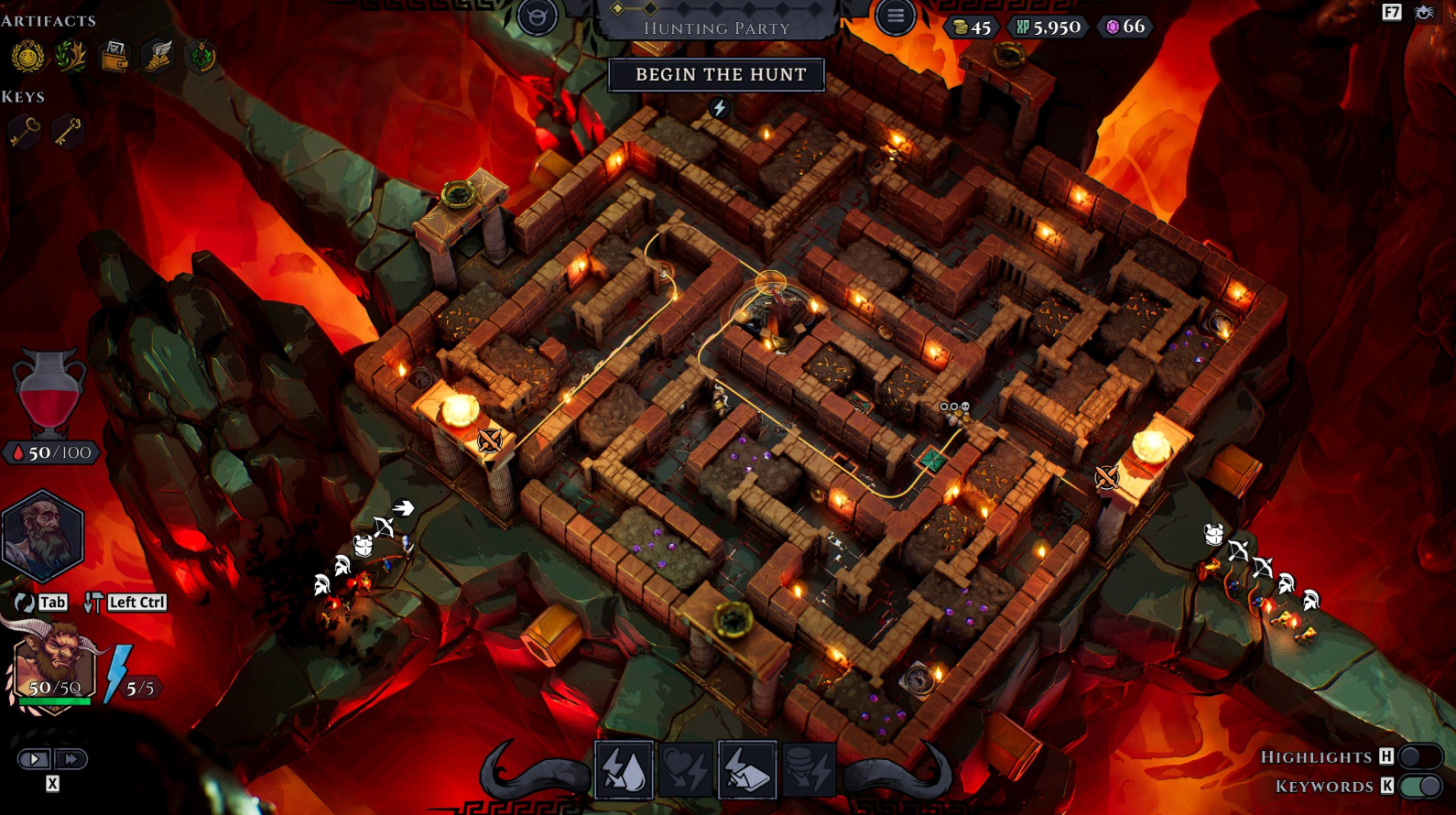
Task: Click the laurel branch artifact icon
Action: point(73,55)
